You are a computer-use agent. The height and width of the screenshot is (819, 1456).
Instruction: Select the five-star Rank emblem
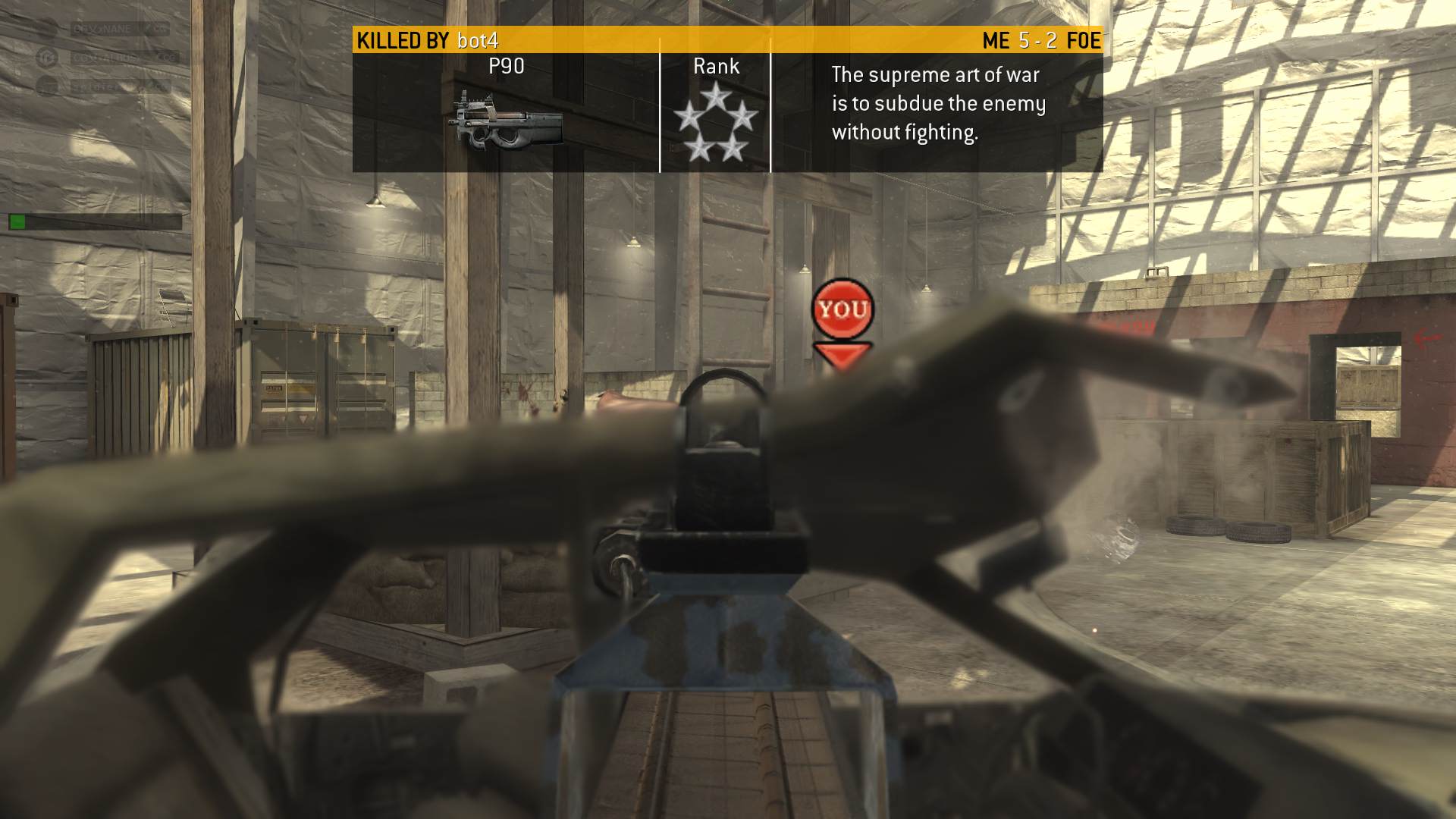pyautogui.click(x=715, y=122)
